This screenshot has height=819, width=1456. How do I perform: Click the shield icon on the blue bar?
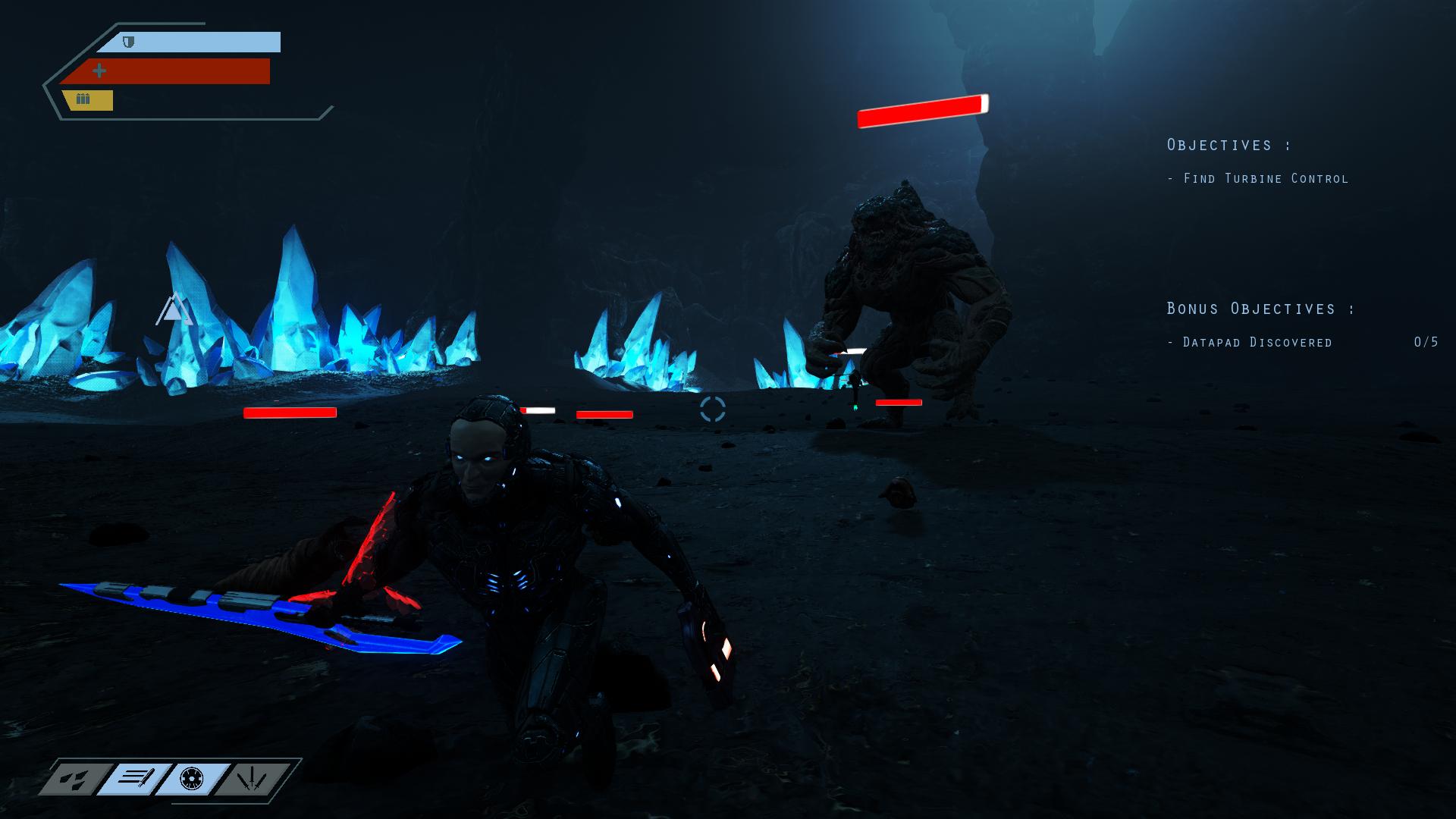(127, 42)
